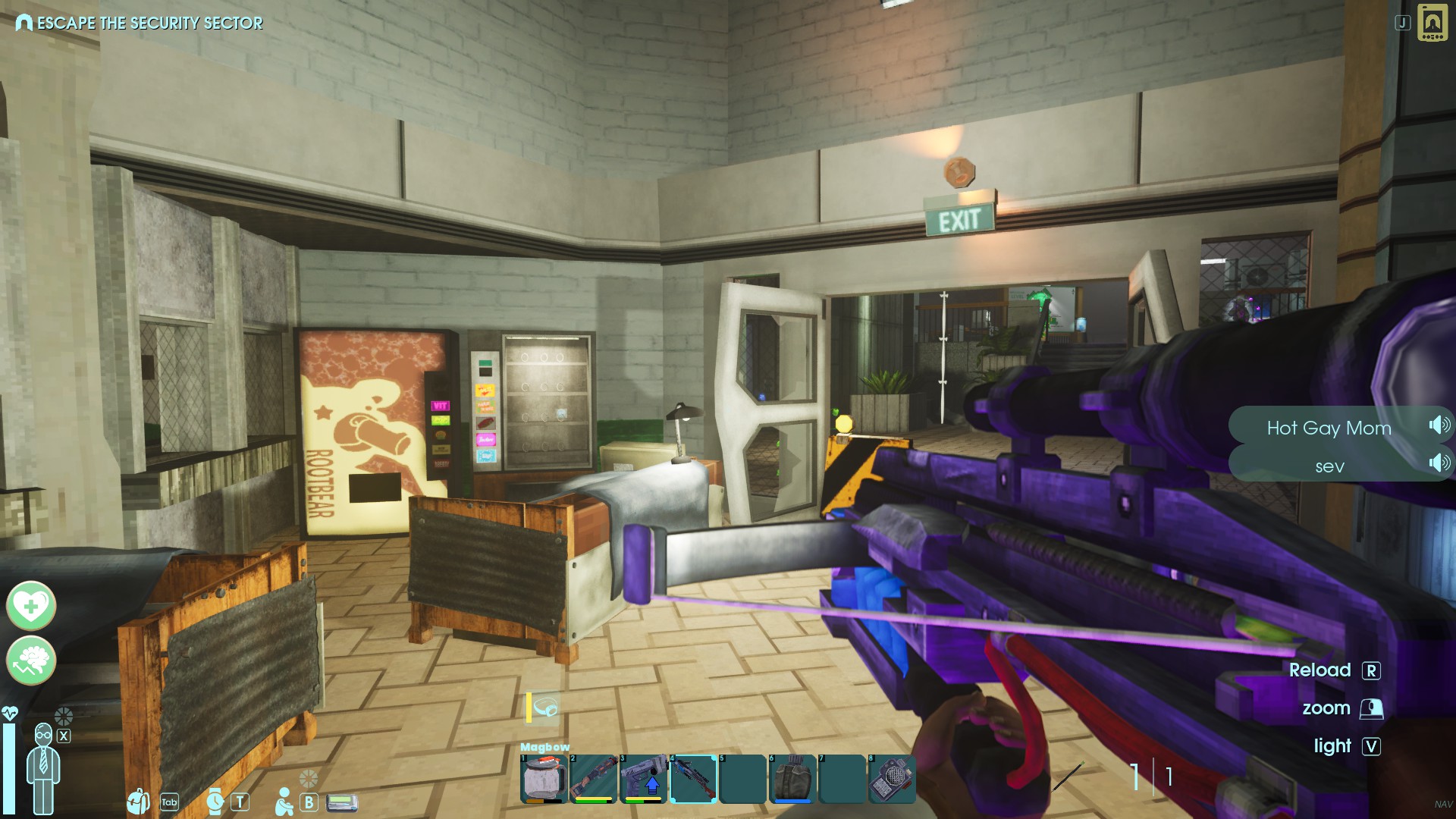This screenshot has width=1456, height=819.
Task: Click the wristwatch icon
Action: click(x=215, y=801)
